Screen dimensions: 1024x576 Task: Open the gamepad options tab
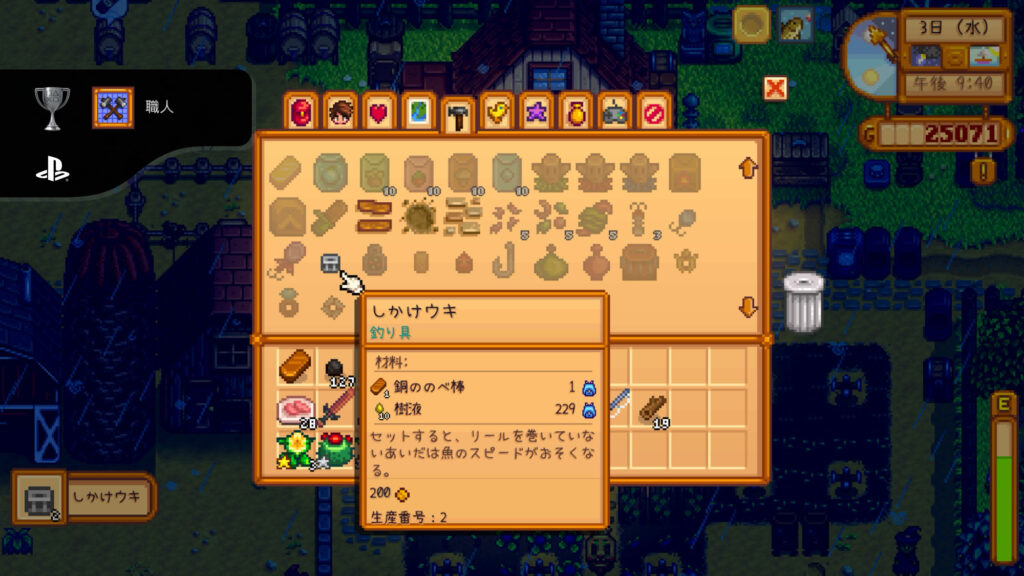(x=614, y=113)
